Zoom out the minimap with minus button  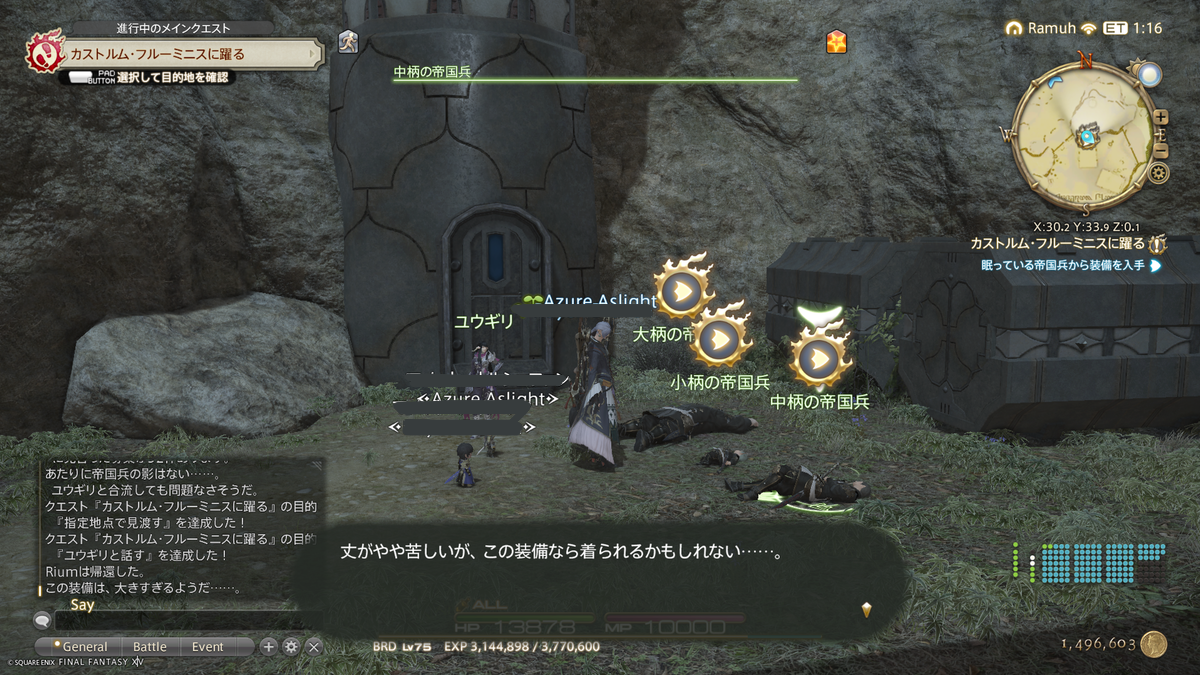click(x=1161, y=151)
